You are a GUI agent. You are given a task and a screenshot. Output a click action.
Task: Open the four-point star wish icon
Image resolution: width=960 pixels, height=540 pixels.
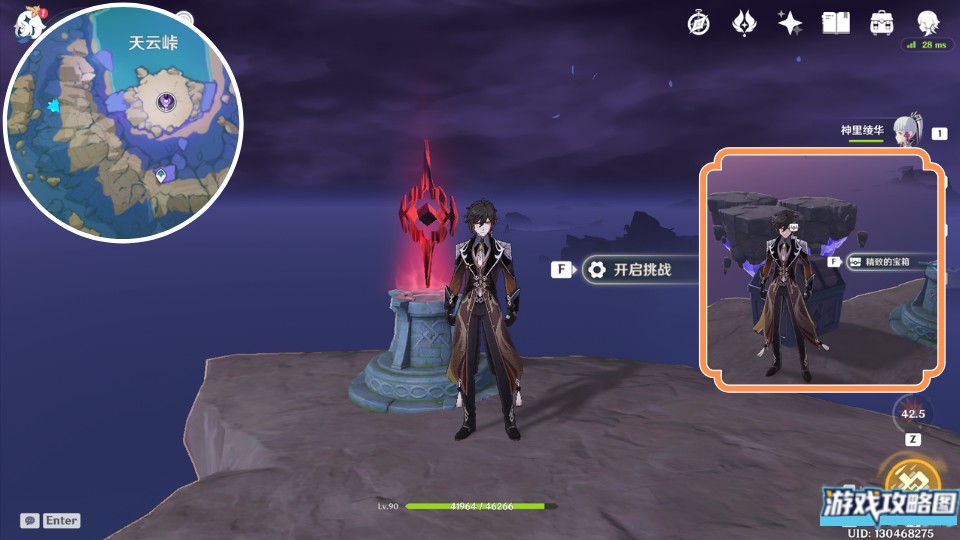tap(790, 24)
